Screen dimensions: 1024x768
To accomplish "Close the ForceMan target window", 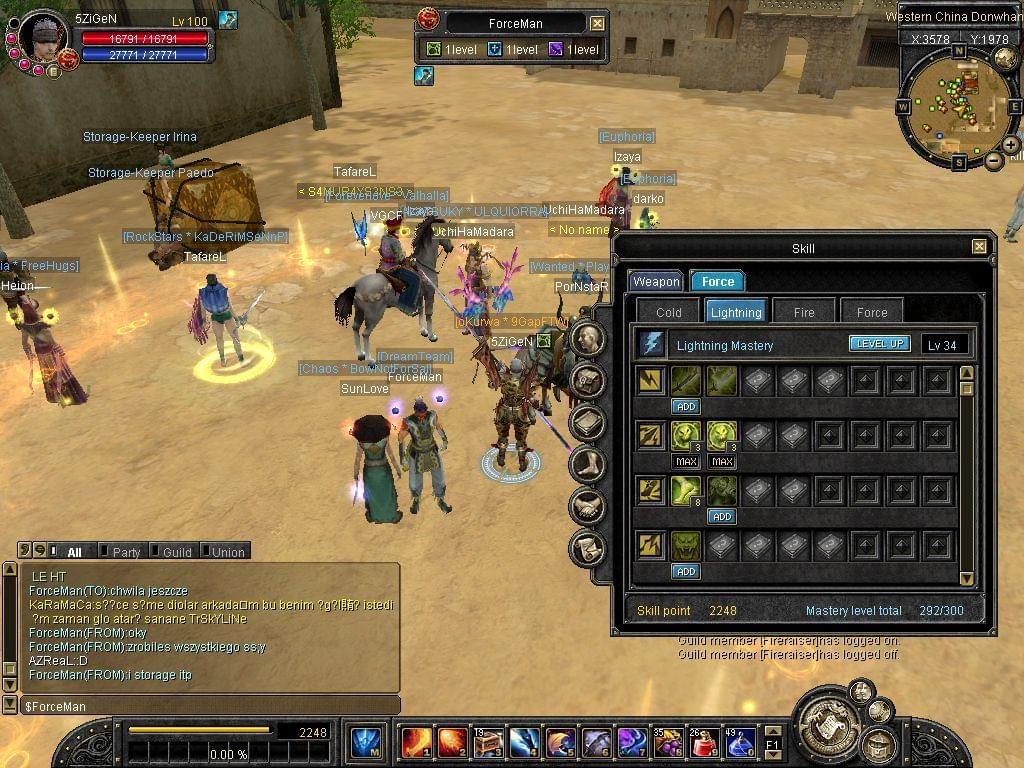I will point(597,23).
